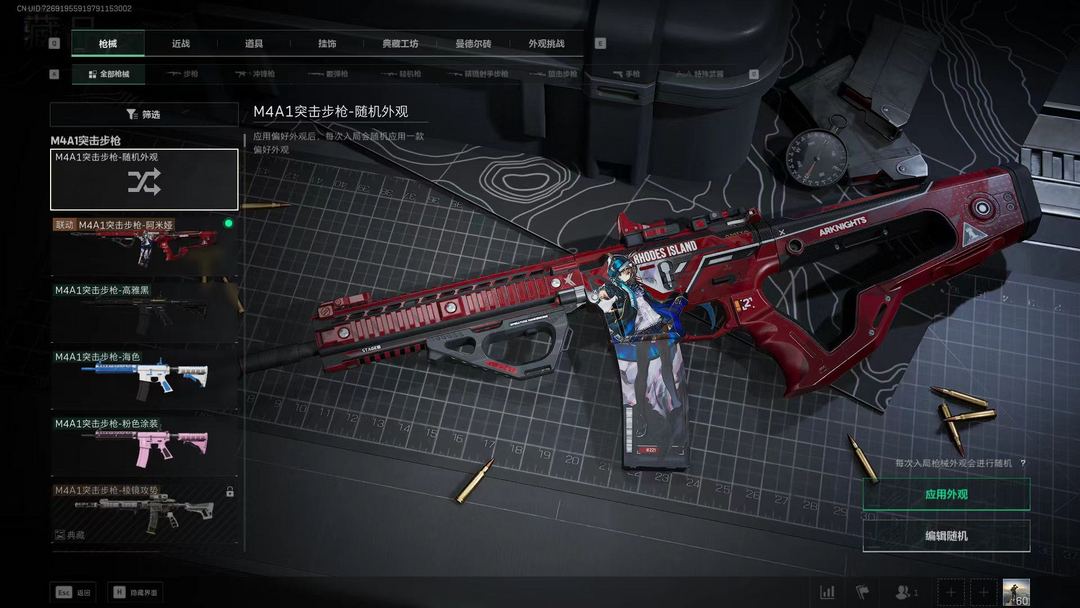Switch to the 曼德尔砖 tab
Screen dimensions: 1080x608
(473, 43)
